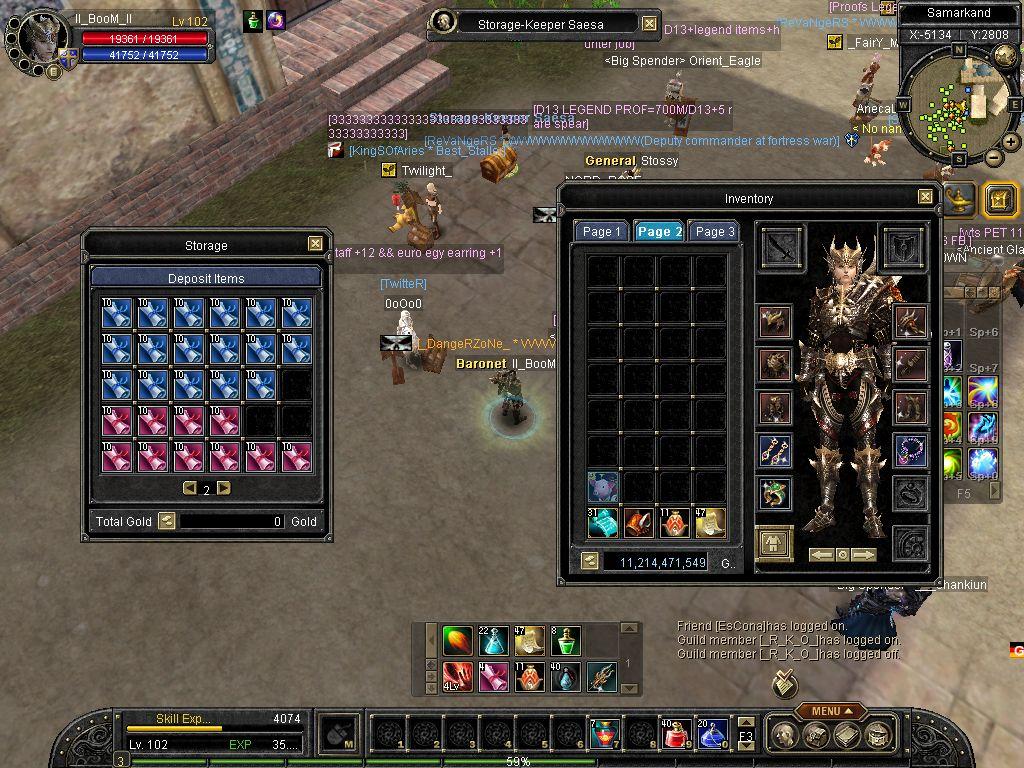Click the storage Total Gold coin button
The height and width of the screenshot is (768, 1024).
(167, 521)
